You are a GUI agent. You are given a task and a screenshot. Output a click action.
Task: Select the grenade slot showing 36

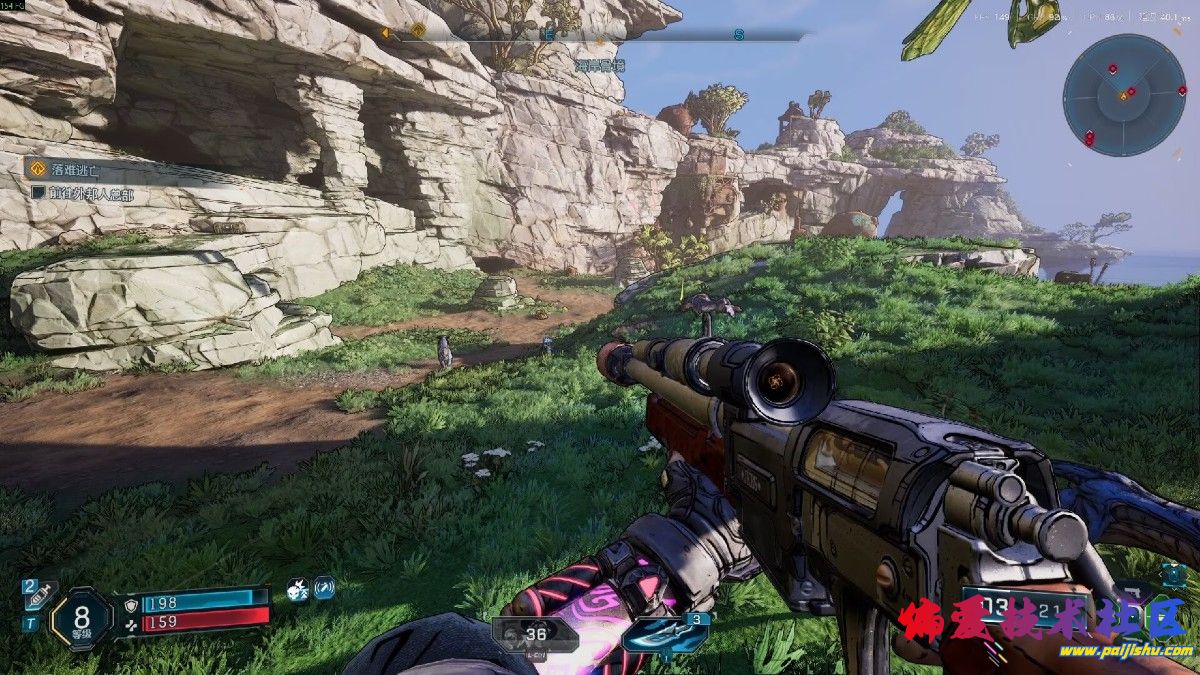(534, 634)
